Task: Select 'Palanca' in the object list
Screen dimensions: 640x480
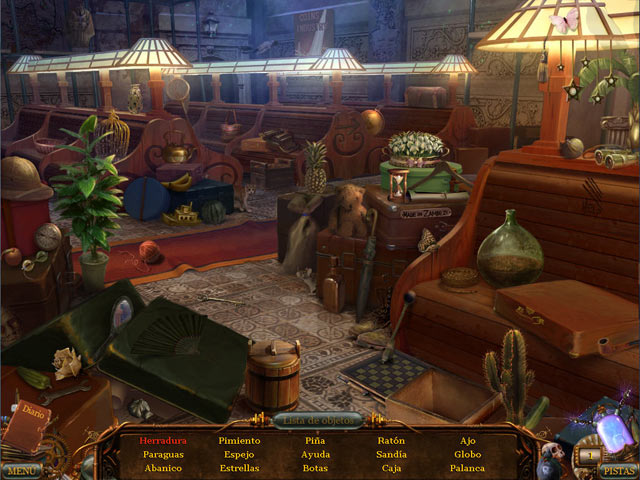Action: click(467, 468)
